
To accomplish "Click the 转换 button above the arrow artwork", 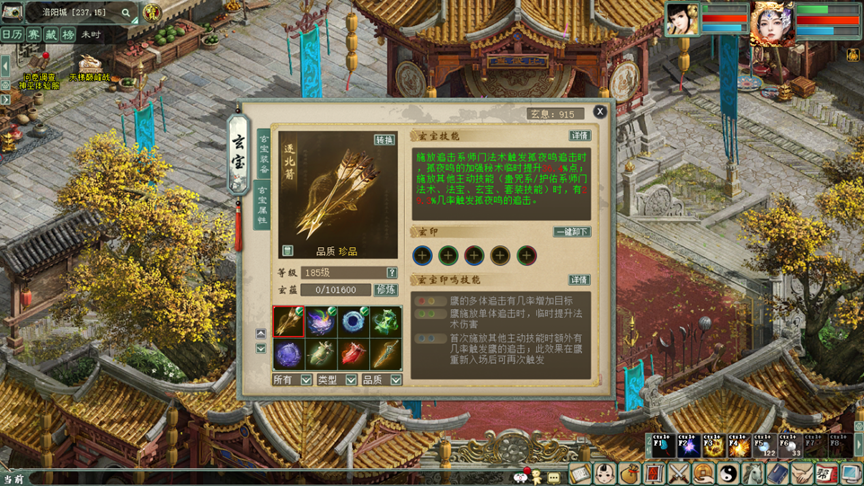I will pyautogui.click(x=384, y=141).
